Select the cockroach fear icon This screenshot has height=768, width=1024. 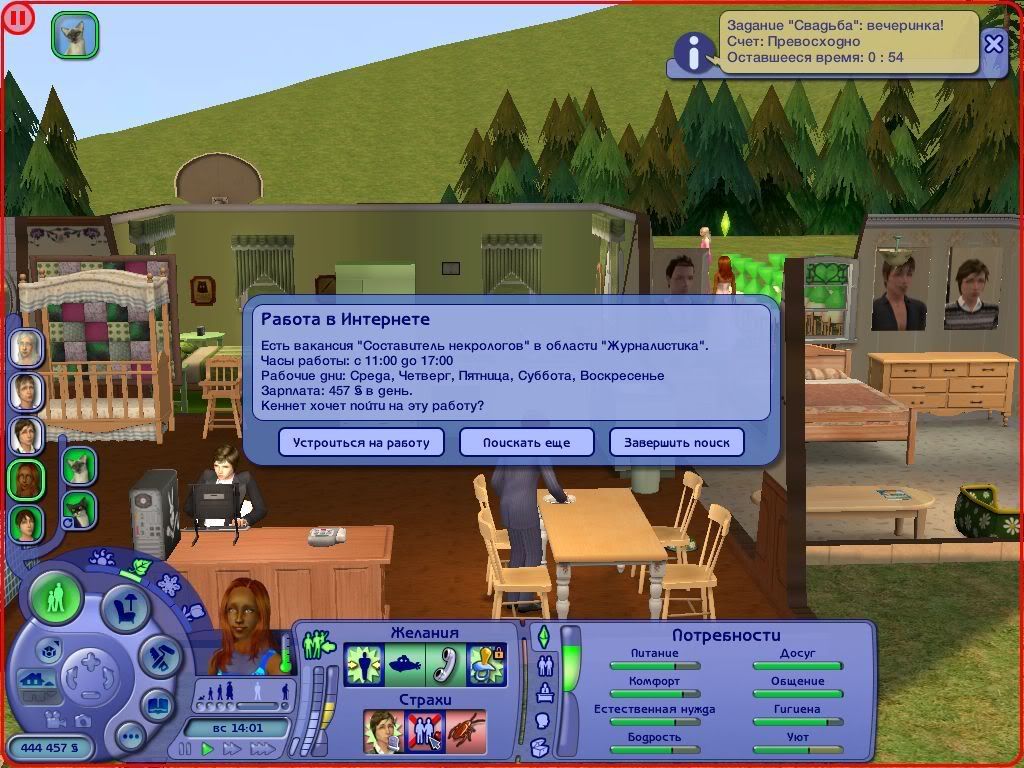466,731
